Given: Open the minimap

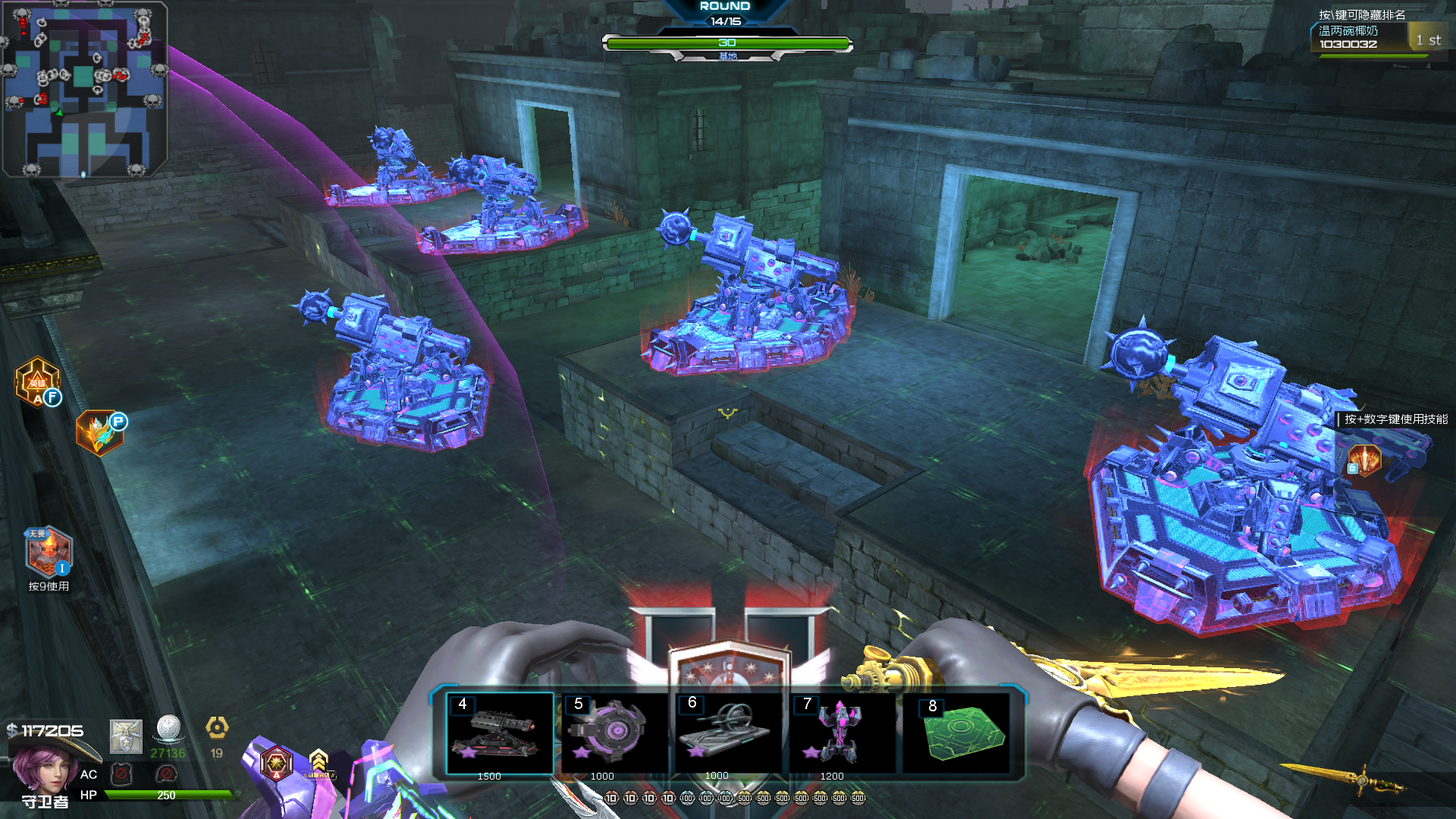Looking at the screenshot, I should (x=84, y=89).
